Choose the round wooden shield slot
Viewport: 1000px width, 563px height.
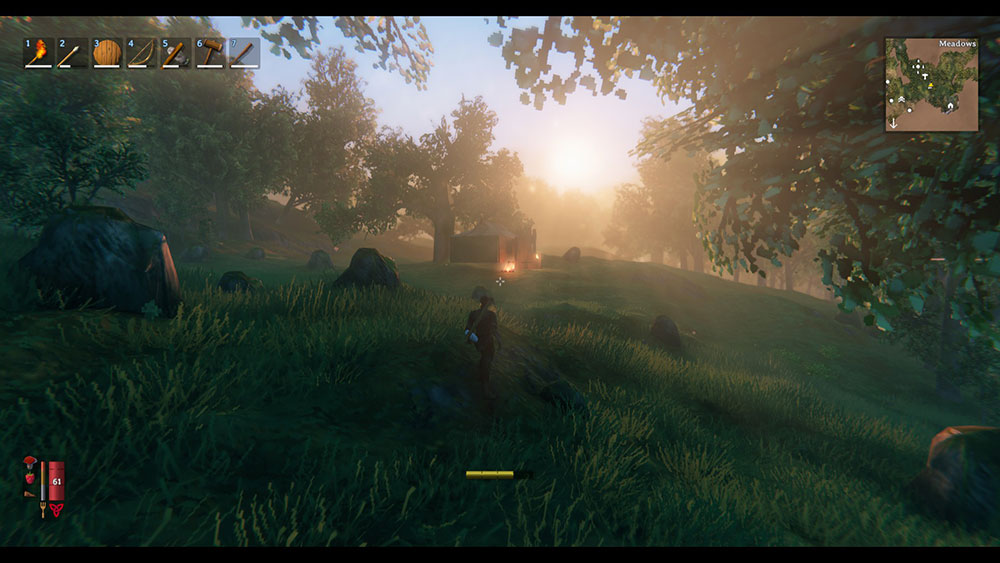click(107, 52)
